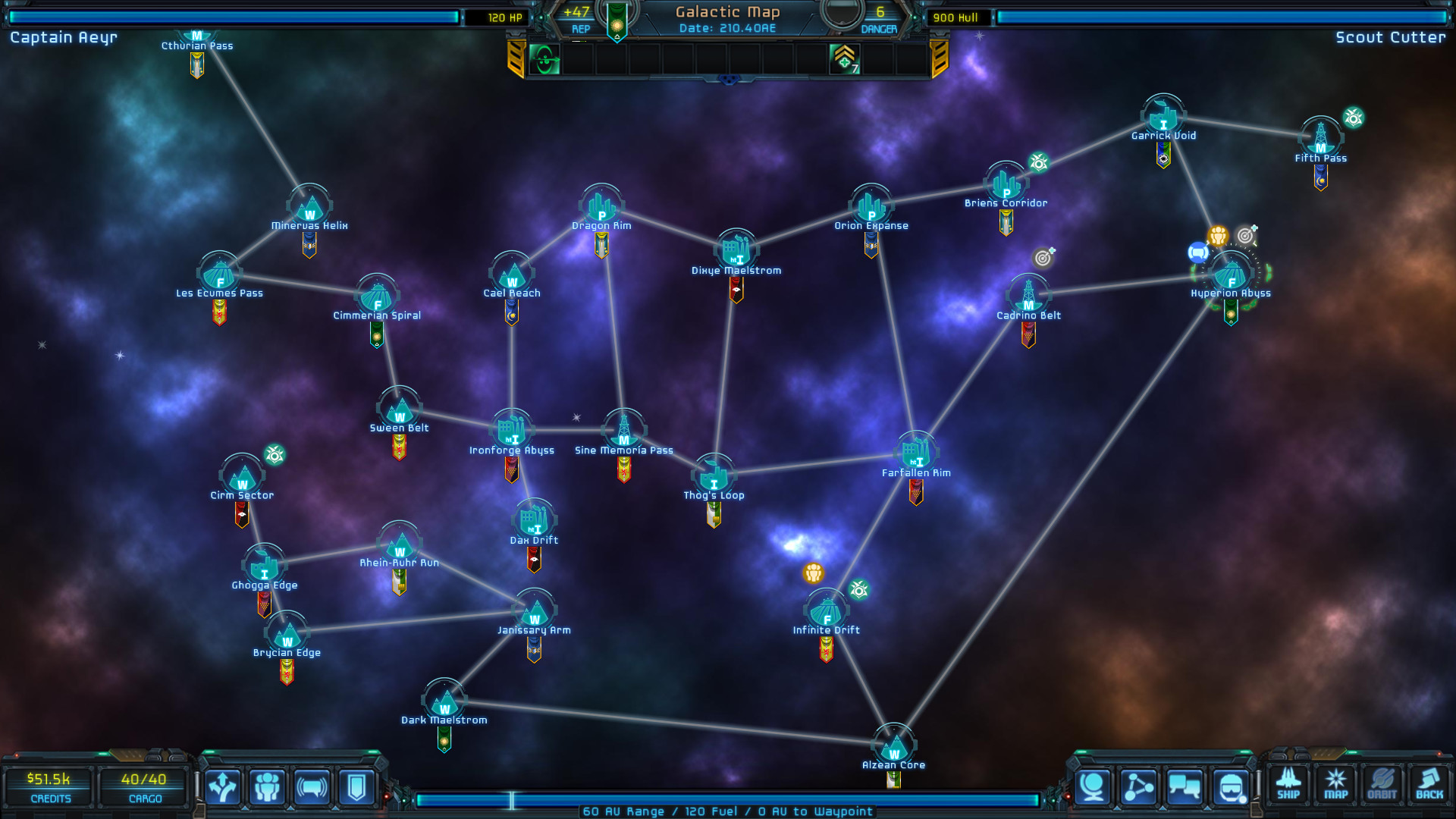Image resolution: width=1456 pixels, height=819 pixels.
Task: Expand the arrow under the helmet icon
Action: tap(1207, 810)
